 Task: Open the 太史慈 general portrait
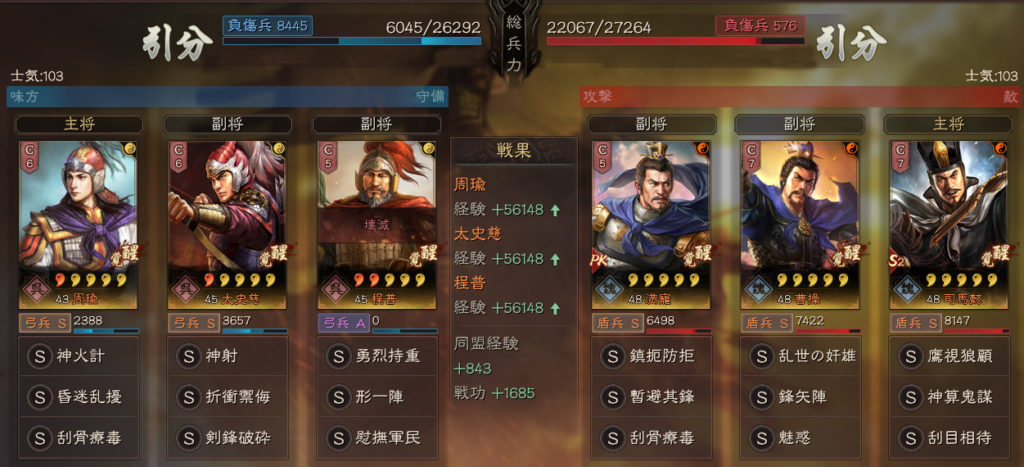tap(228, 222)
